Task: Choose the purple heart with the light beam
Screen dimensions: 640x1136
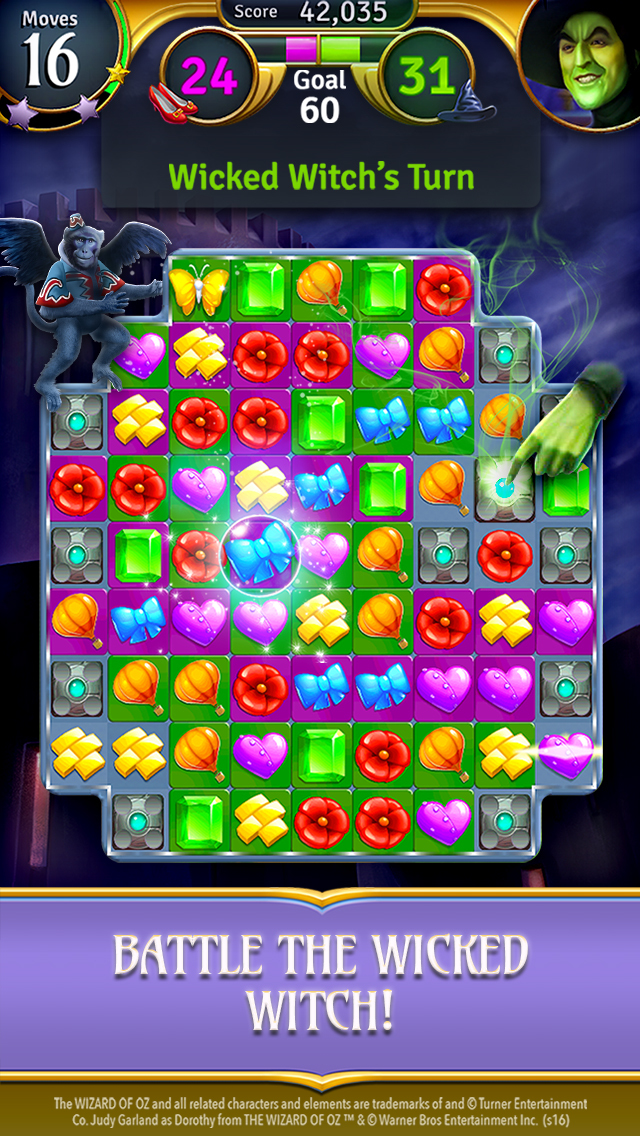Action: [565, 753]
